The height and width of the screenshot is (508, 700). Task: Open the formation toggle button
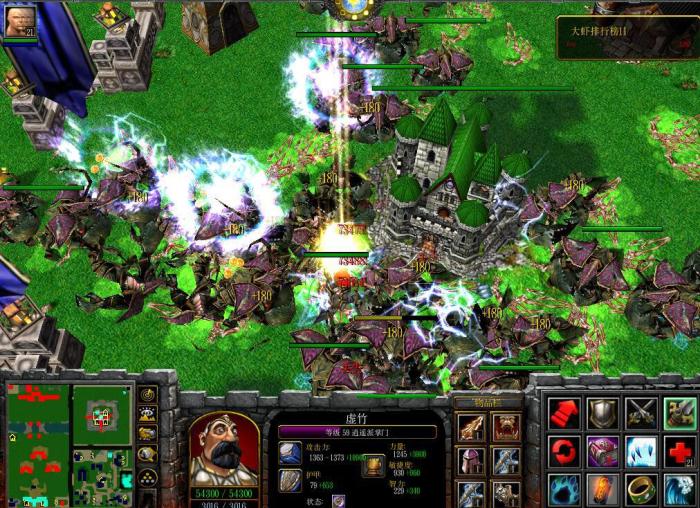click(x=147, y=477)
